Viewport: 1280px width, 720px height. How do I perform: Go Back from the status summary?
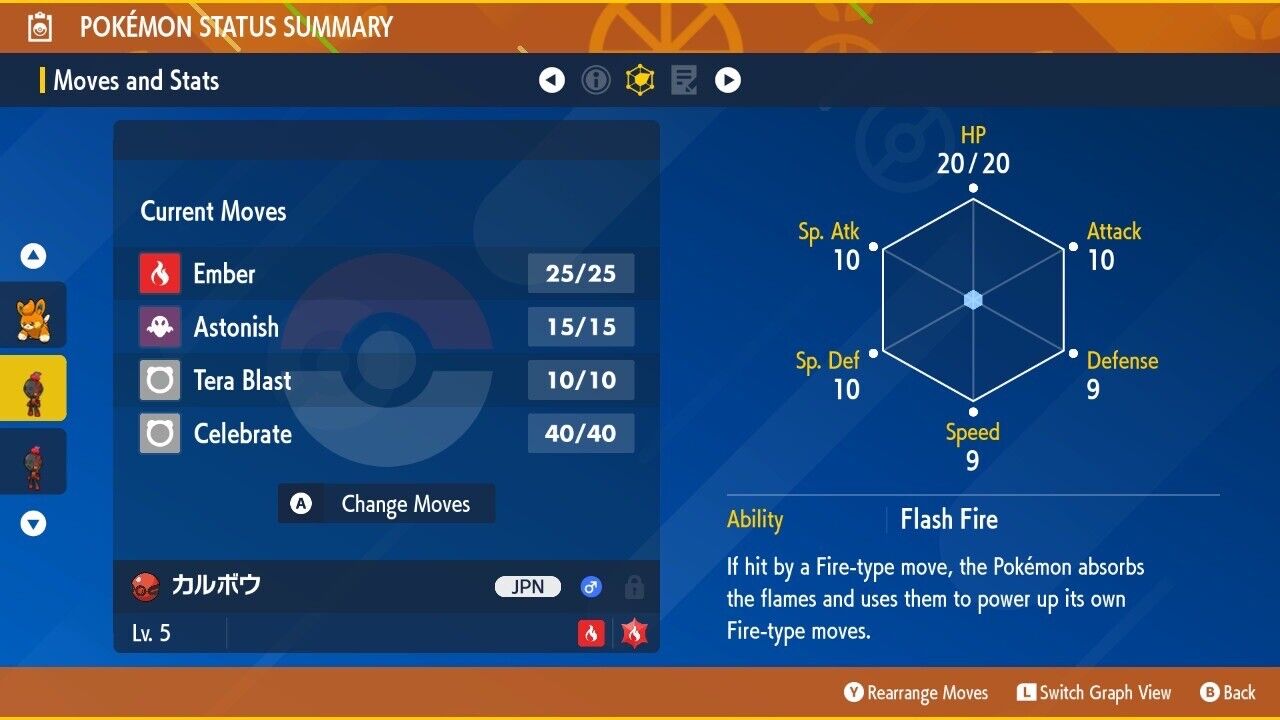click(1228, 693)
